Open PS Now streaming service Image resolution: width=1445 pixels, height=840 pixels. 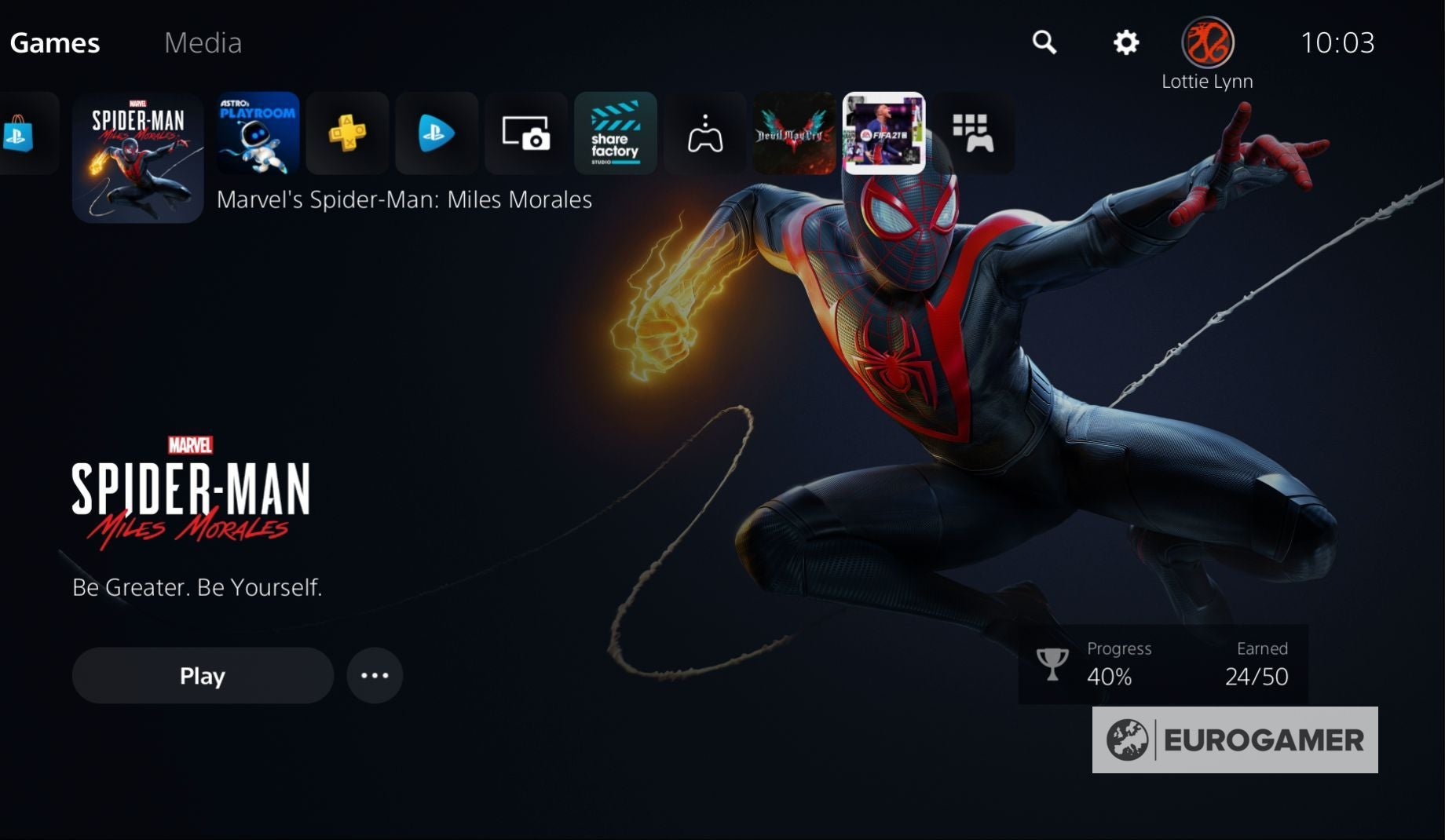point(436,133)
